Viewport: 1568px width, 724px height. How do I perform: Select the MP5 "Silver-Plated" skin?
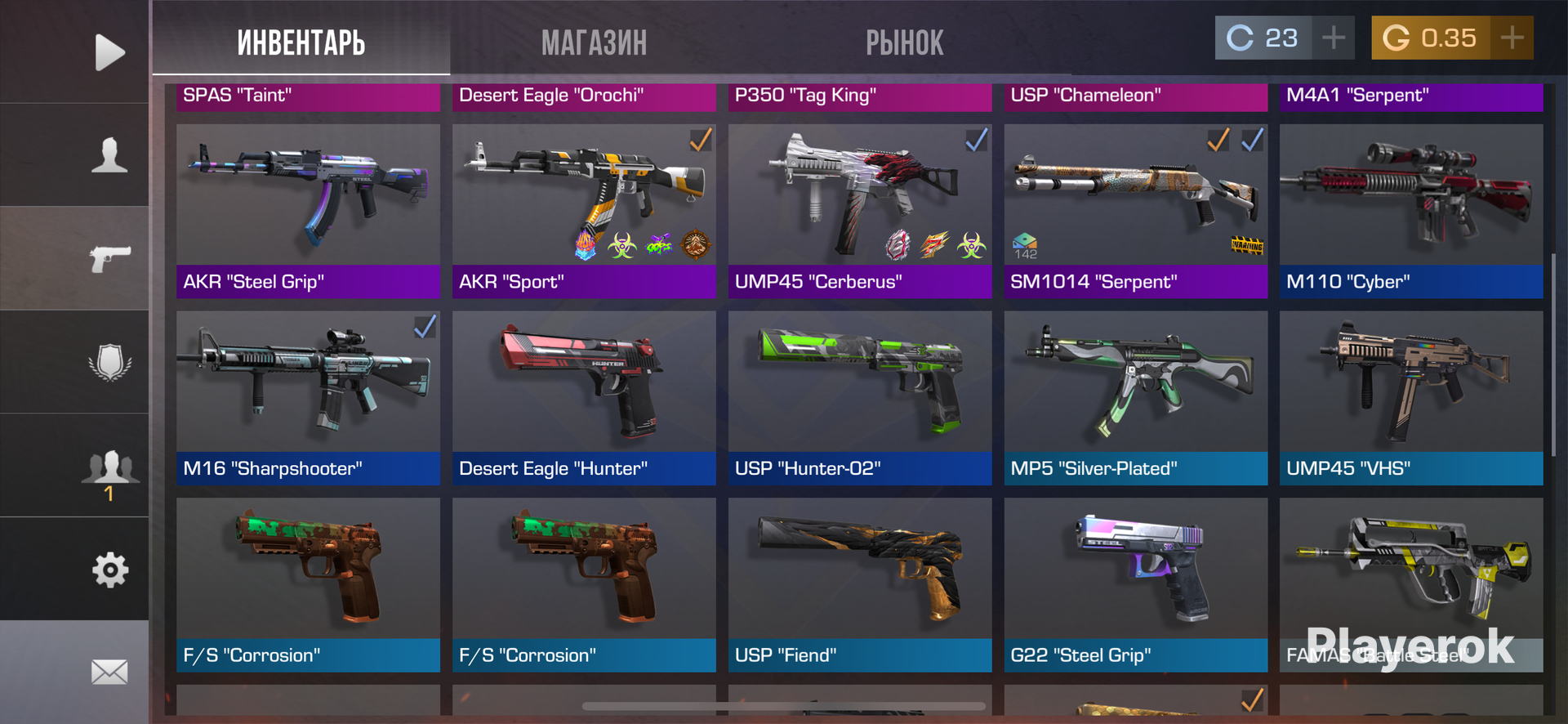1135,397
